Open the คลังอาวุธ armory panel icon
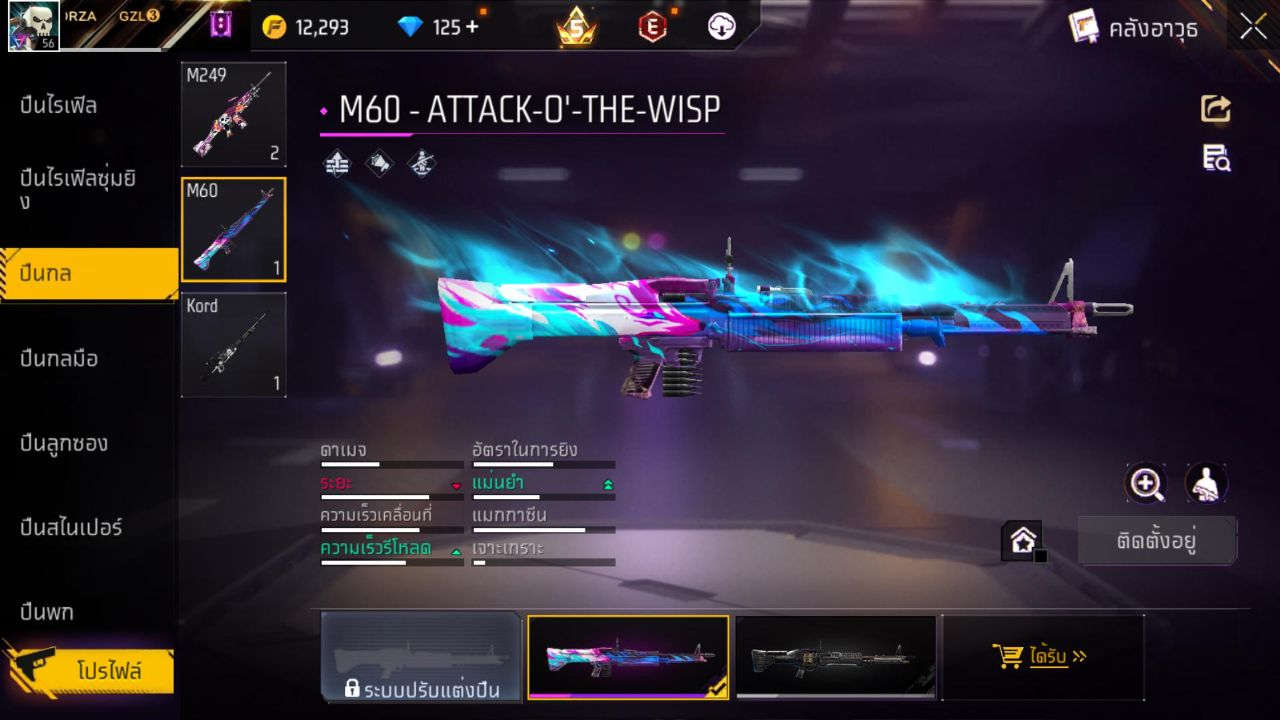1280x720 pixels. click(1085, 27)
